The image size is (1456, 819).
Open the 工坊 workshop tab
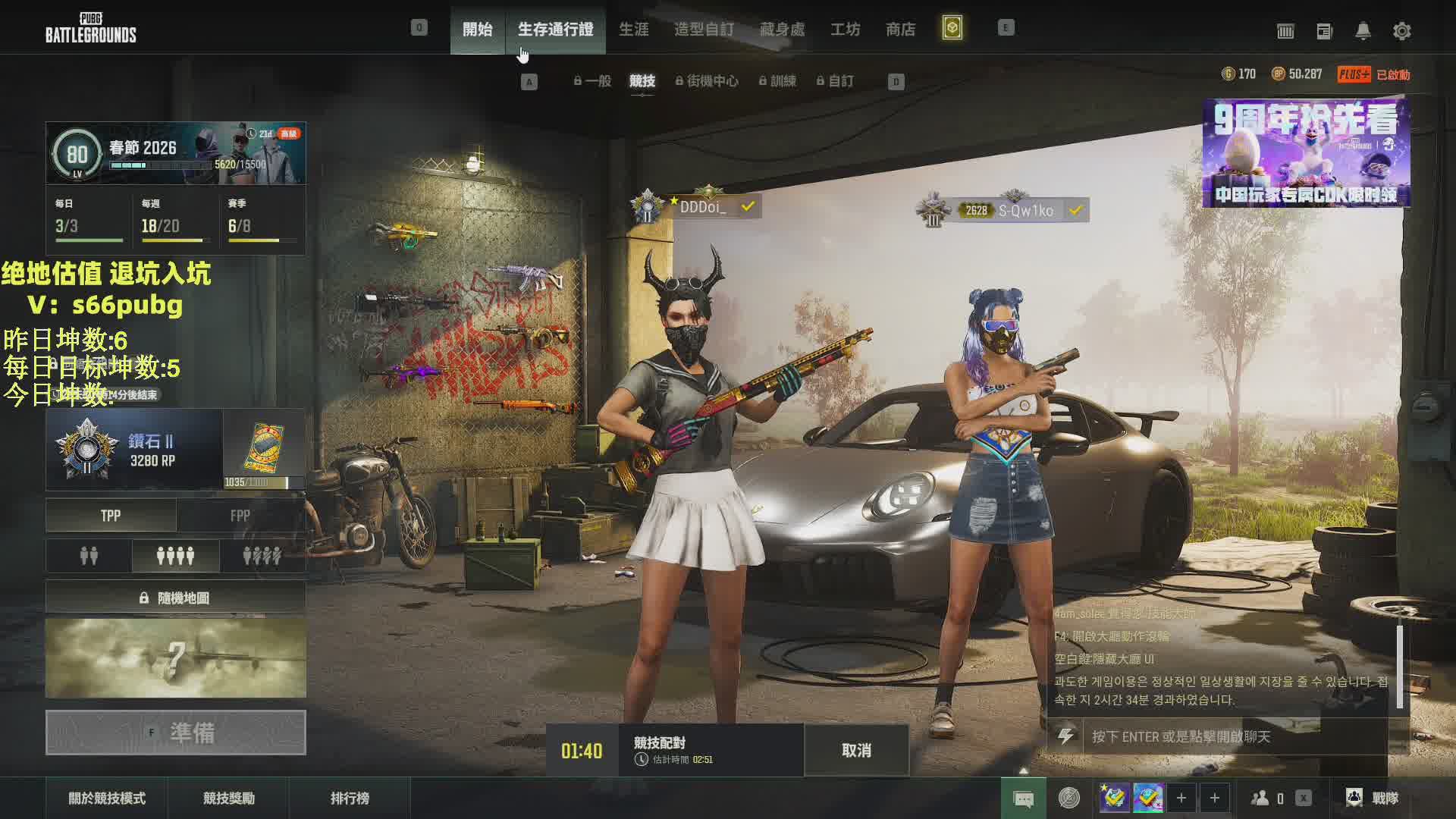point(845,30)
